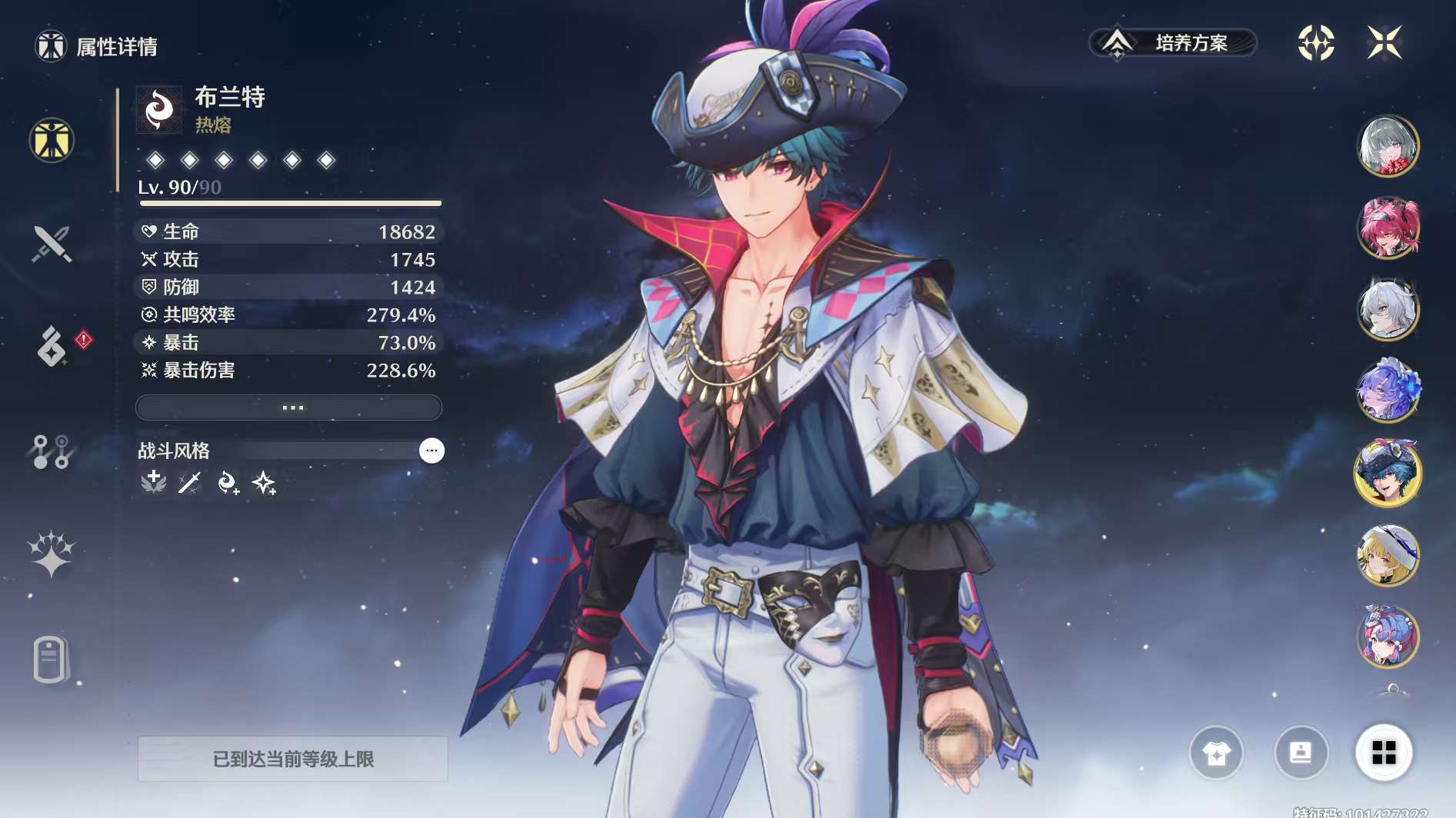
Task: Select Brant's highlighted portrait
Action: (1388, 473)
